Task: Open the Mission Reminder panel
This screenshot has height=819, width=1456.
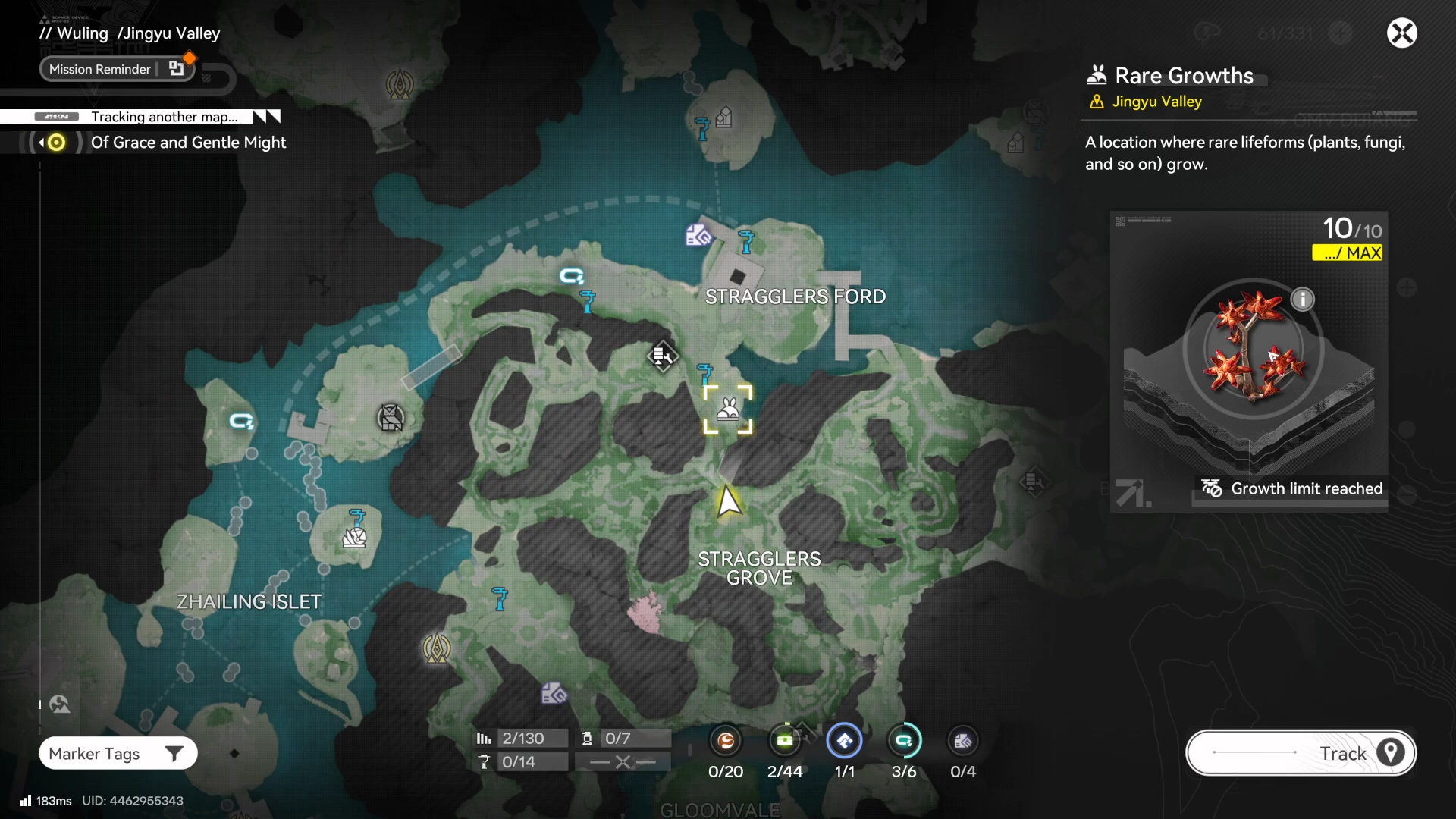Action: click(x=117, y=69)
